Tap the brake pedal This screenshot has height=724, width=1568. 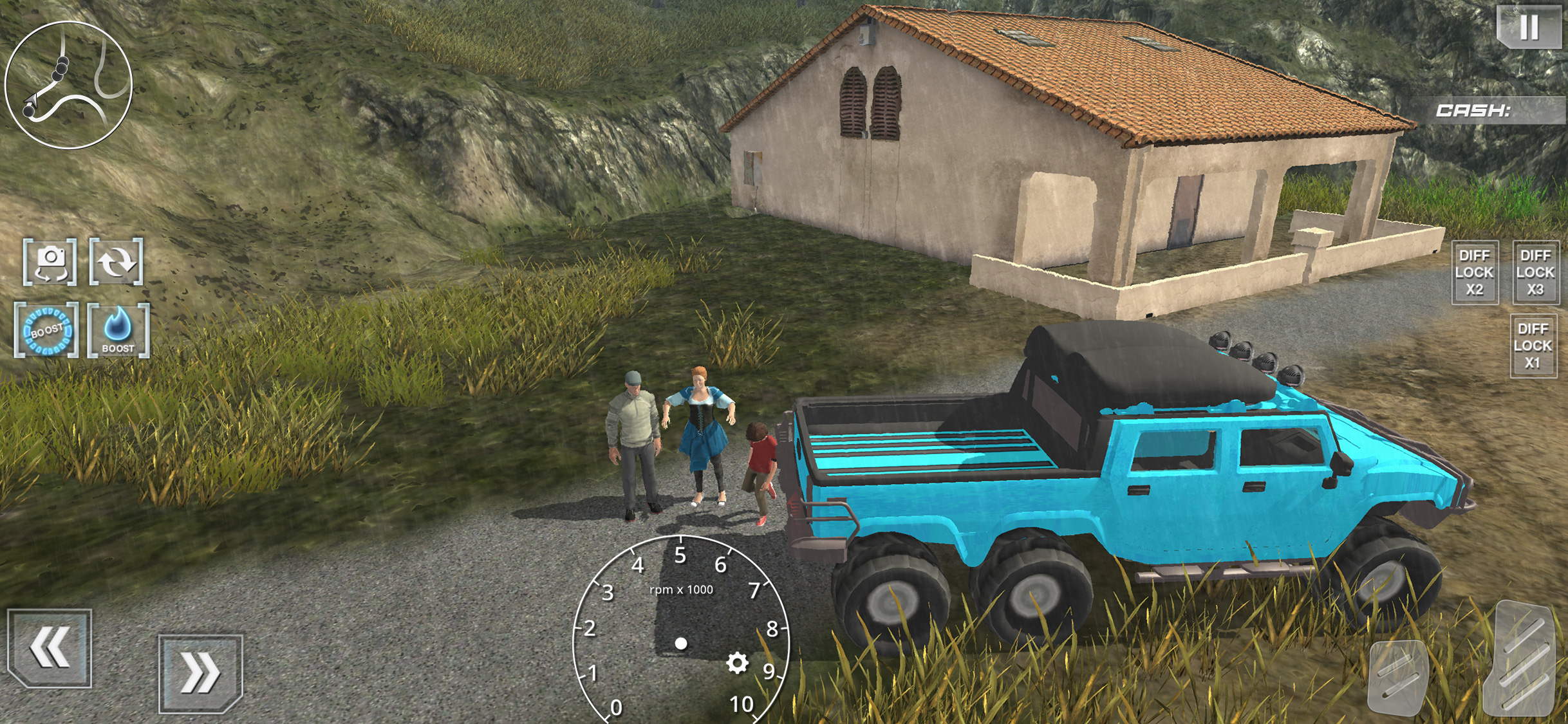[x=1398, y=677]
